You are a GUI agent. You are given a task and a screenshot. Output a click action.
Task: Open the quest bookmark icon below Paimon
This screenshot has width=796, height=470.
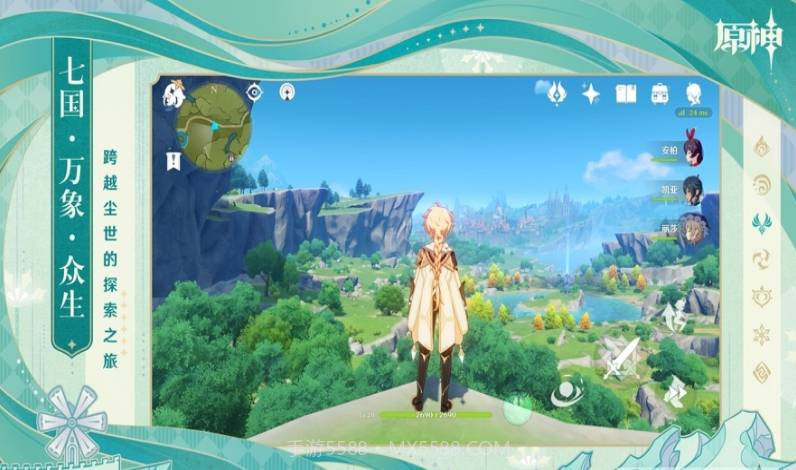(174, 159)
